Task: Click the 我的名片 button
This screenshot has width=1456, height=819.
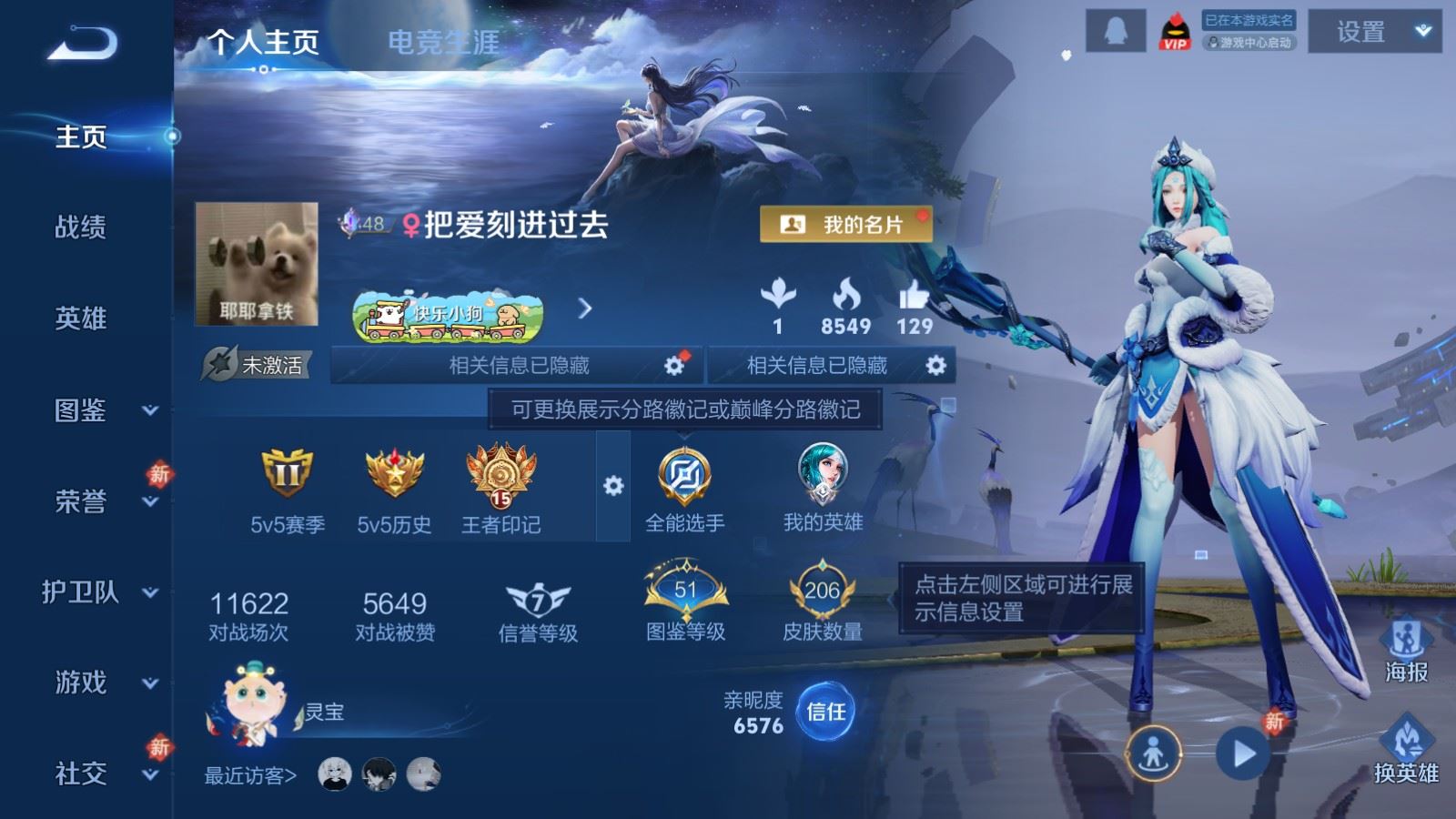Action: tap(846, 221)
